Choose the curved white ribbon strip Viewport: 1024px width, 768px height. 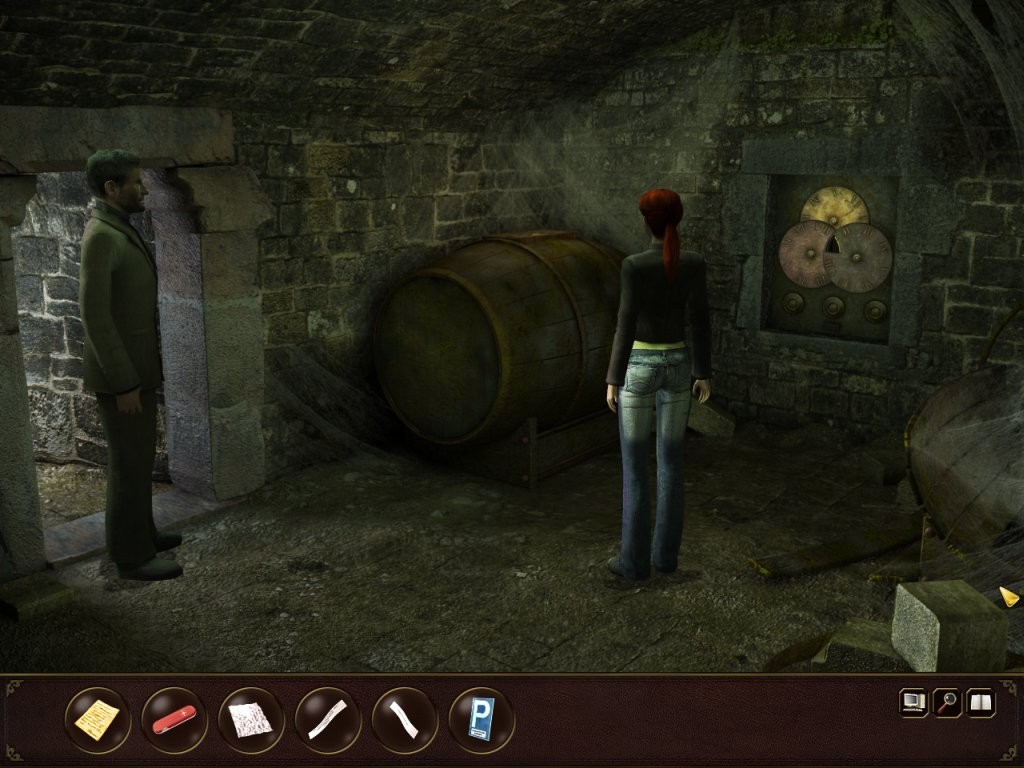(404, 719)
